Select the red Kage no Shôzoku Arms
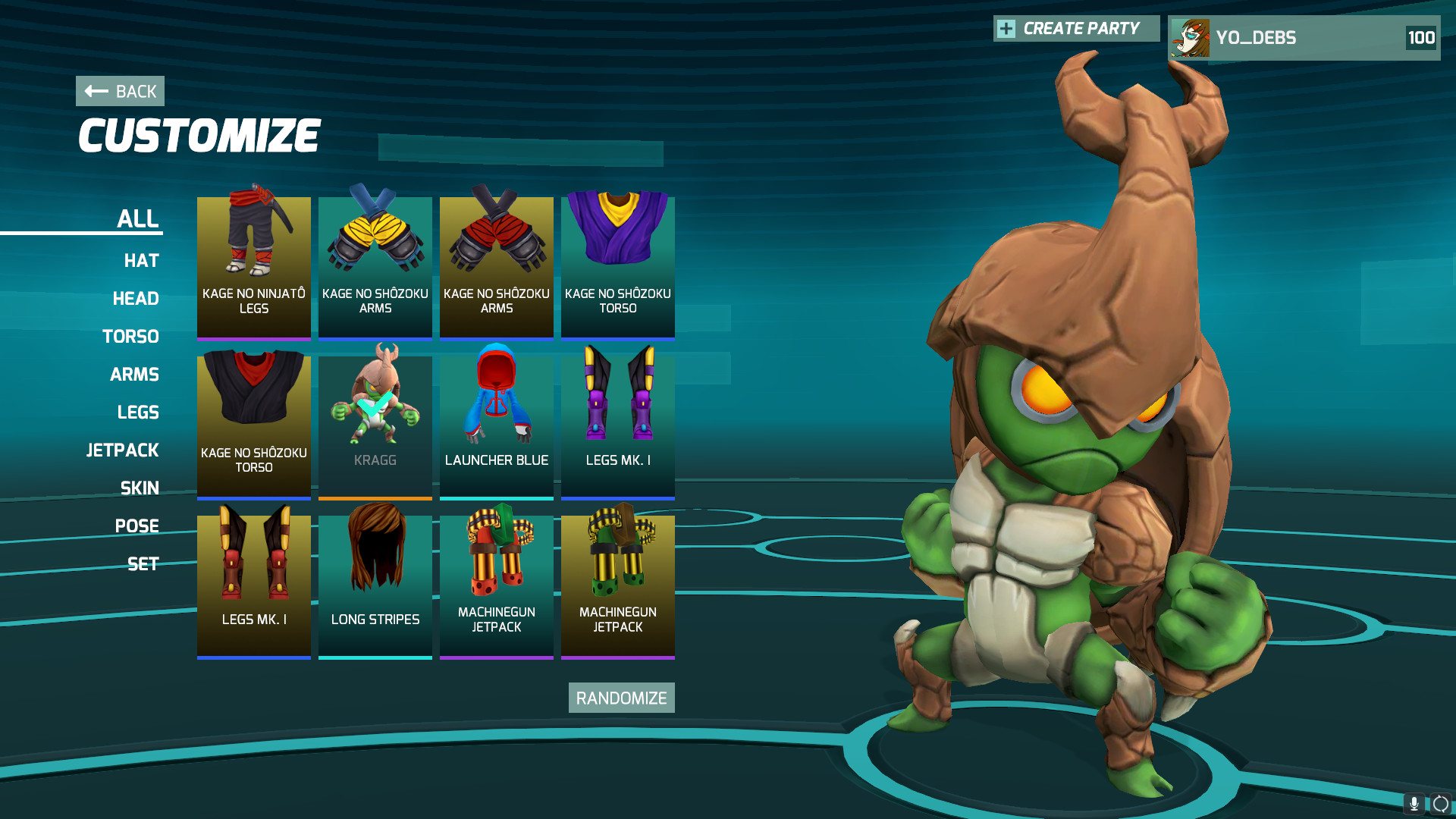 coord(496,265)
